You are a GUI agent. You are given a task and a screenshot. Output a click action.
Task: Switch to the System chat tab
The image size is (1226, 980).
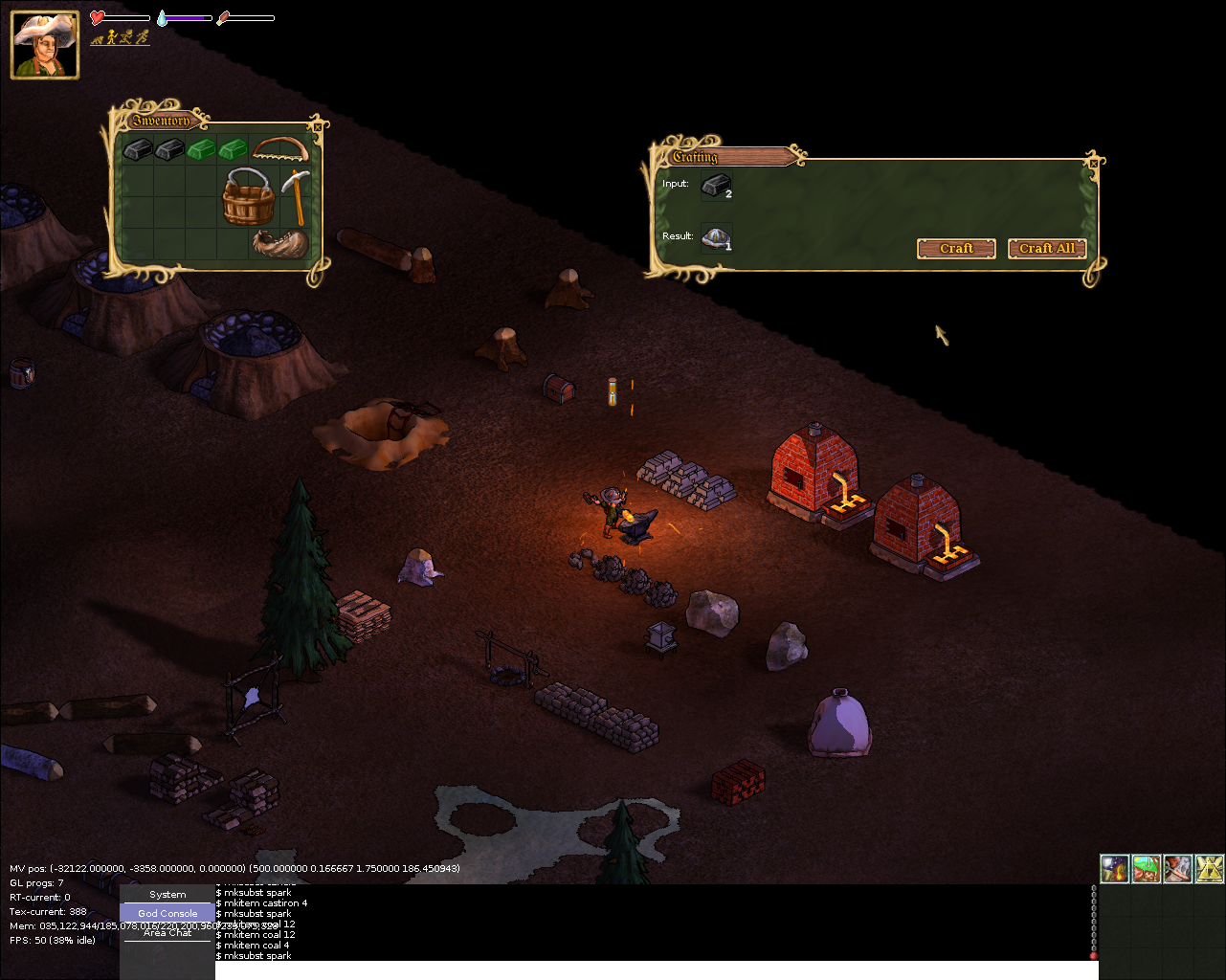click(x=167, y=895)
